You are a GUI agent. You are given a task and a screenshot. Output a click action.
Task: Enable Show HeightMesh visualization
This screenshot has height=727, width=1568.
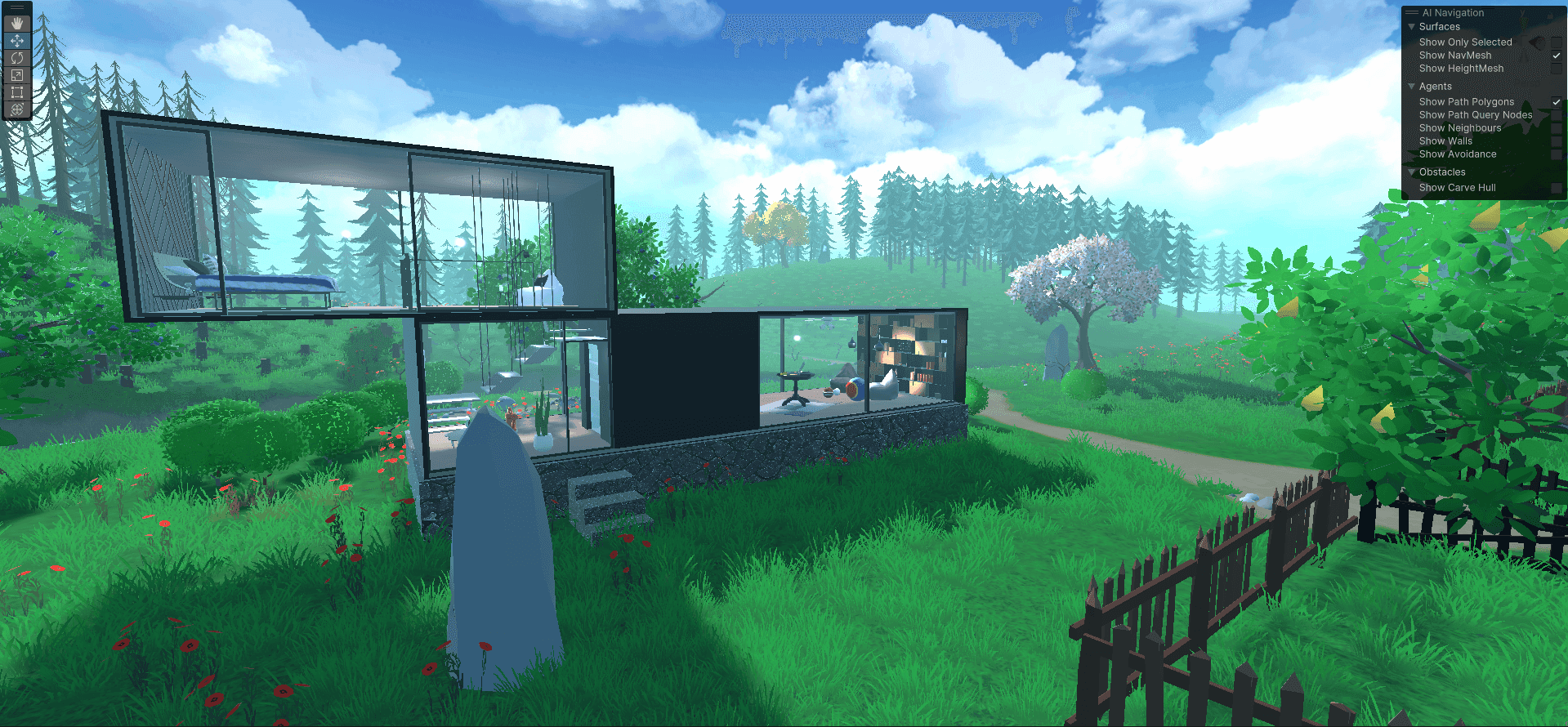1557,69
